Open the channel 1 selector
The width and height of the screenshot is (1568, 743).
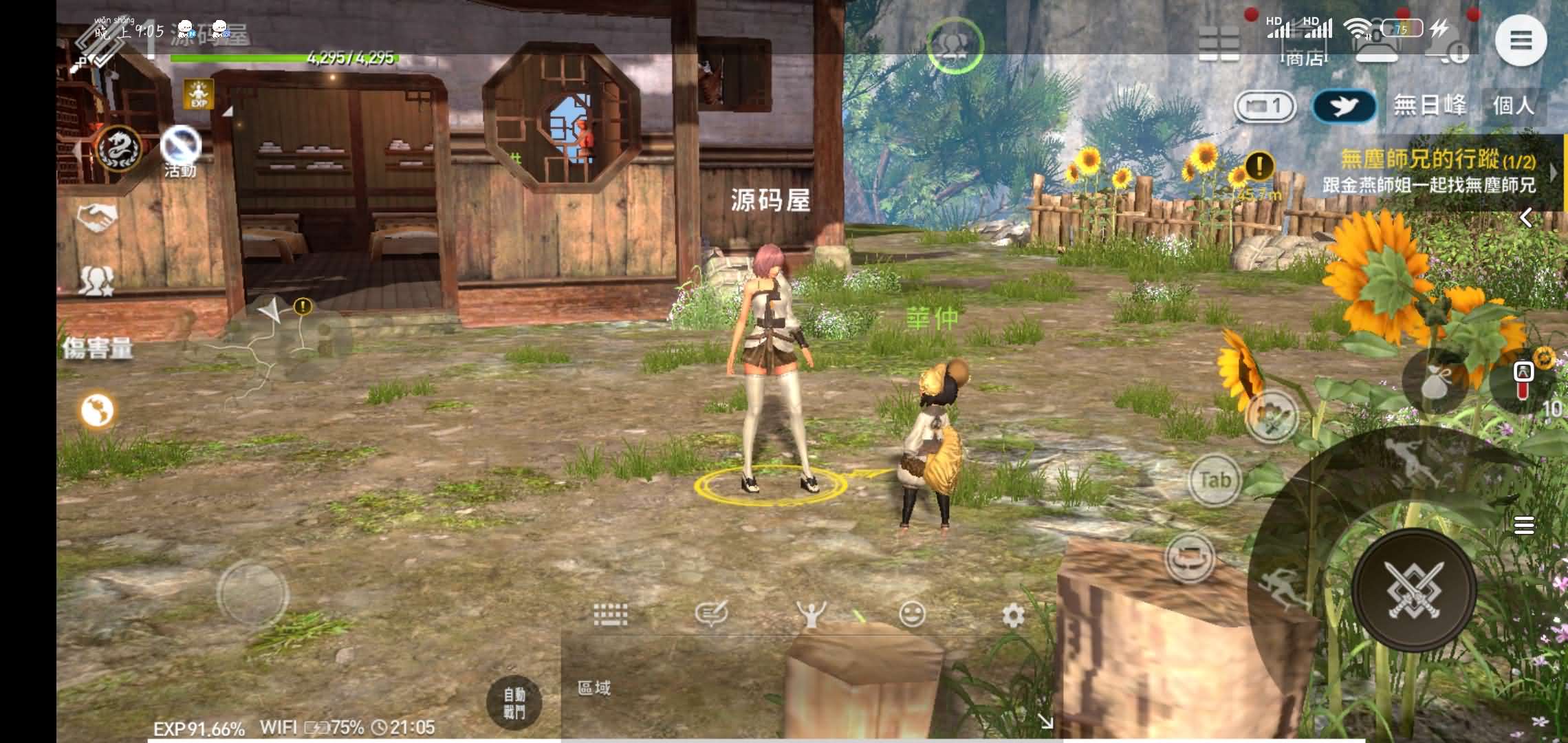click(x=1265, y=107)
